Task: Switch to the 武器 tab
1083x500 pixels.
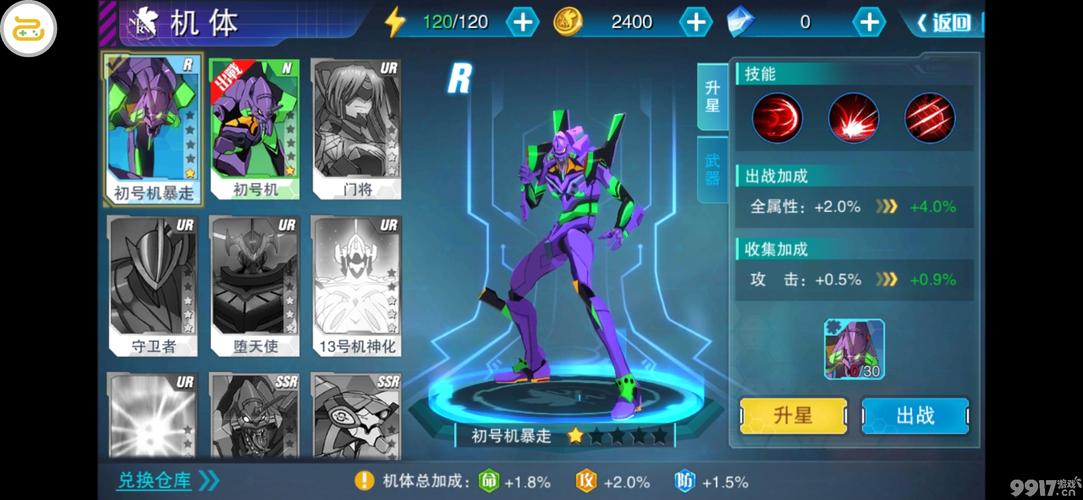Action: [712, 169]
